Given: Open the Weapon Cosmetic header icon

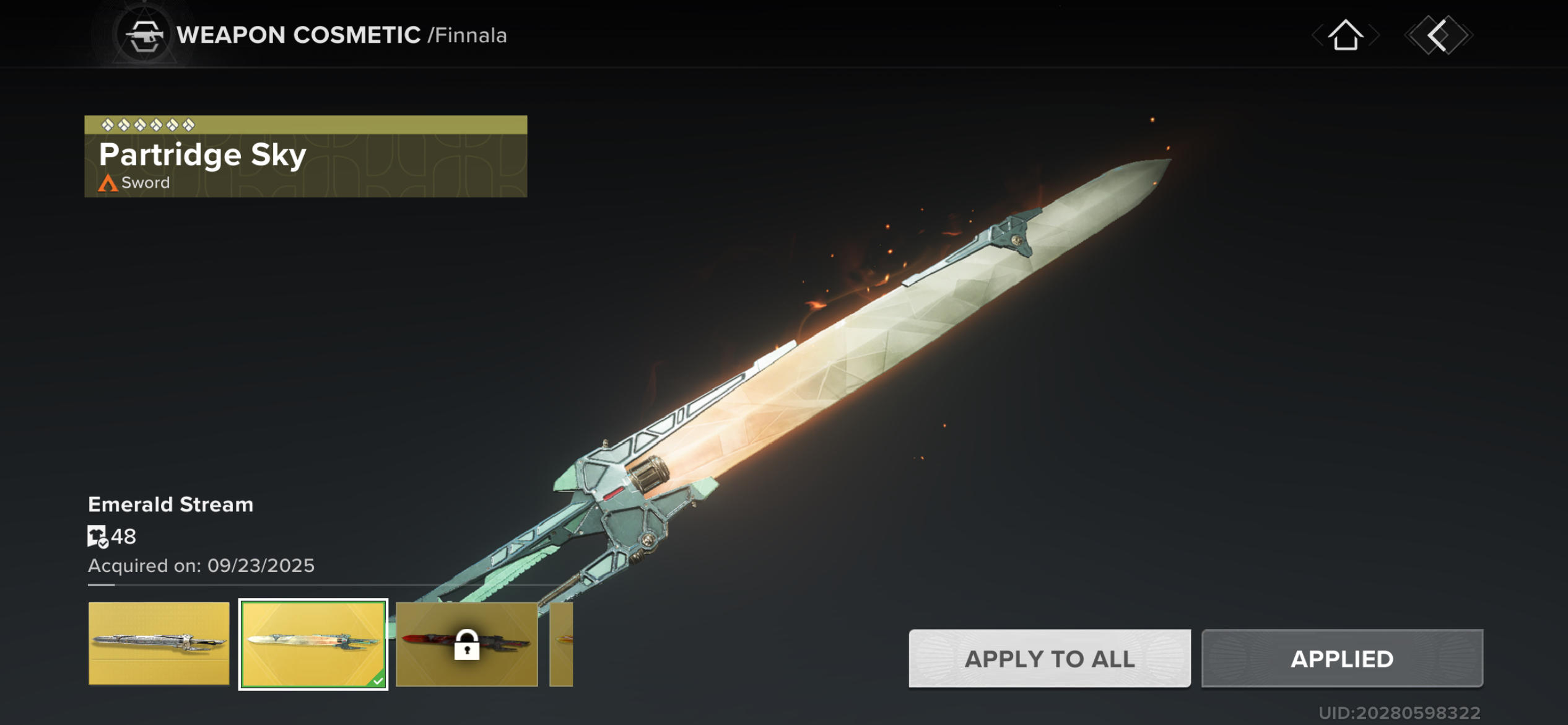Looking at the screenshot, I should (144, 35).
